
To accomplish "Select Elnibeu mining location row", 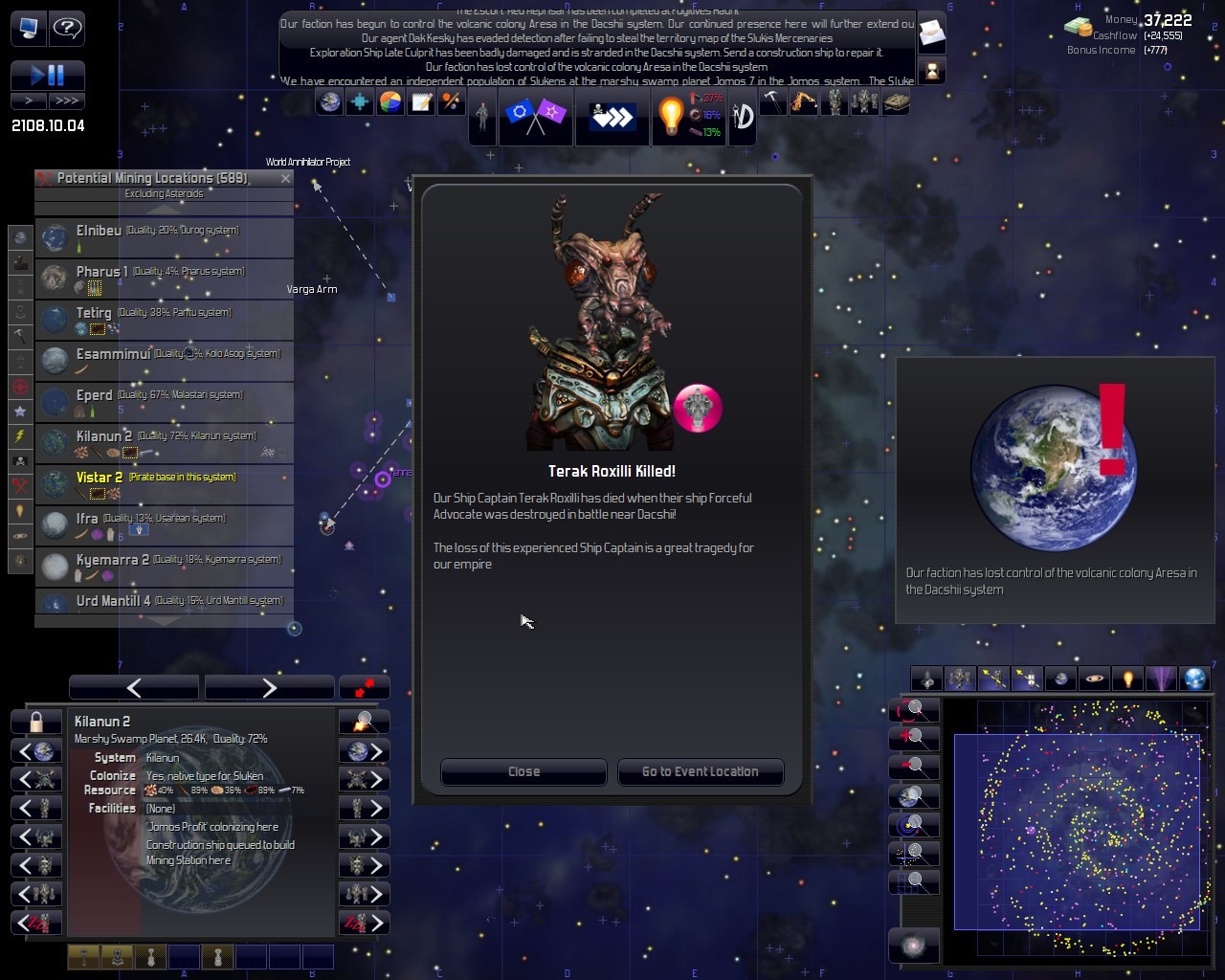I will [x=164, y=237].
